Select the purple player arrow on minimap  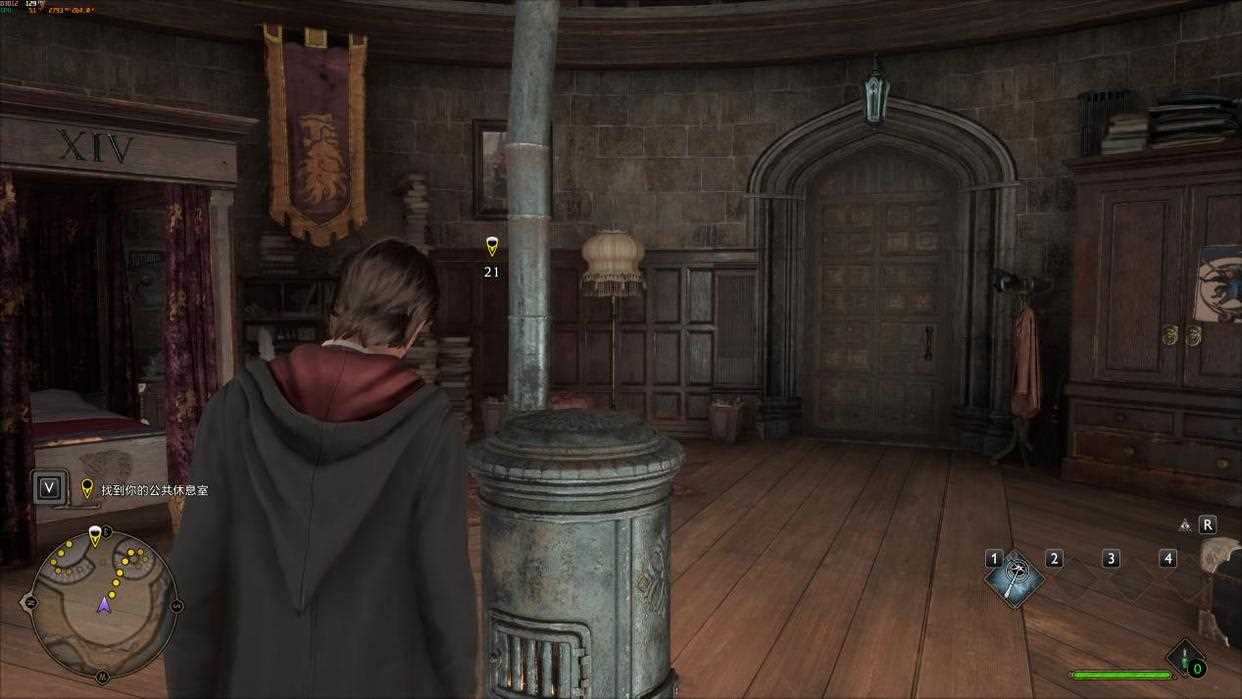pos(103,604)
